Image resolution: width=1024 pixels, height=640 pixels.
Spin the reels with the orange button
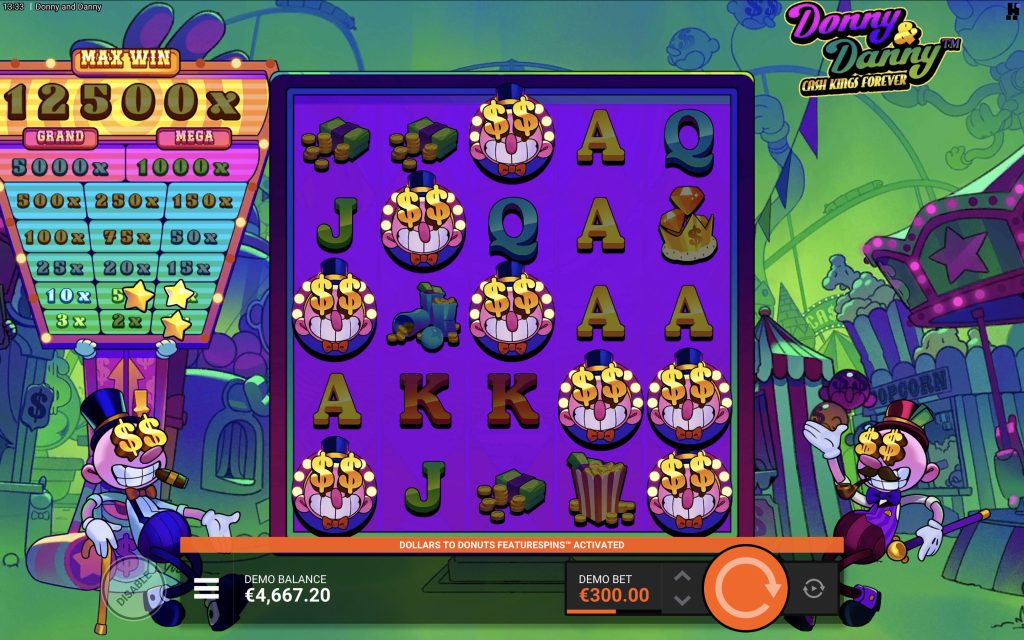(744, 587)
